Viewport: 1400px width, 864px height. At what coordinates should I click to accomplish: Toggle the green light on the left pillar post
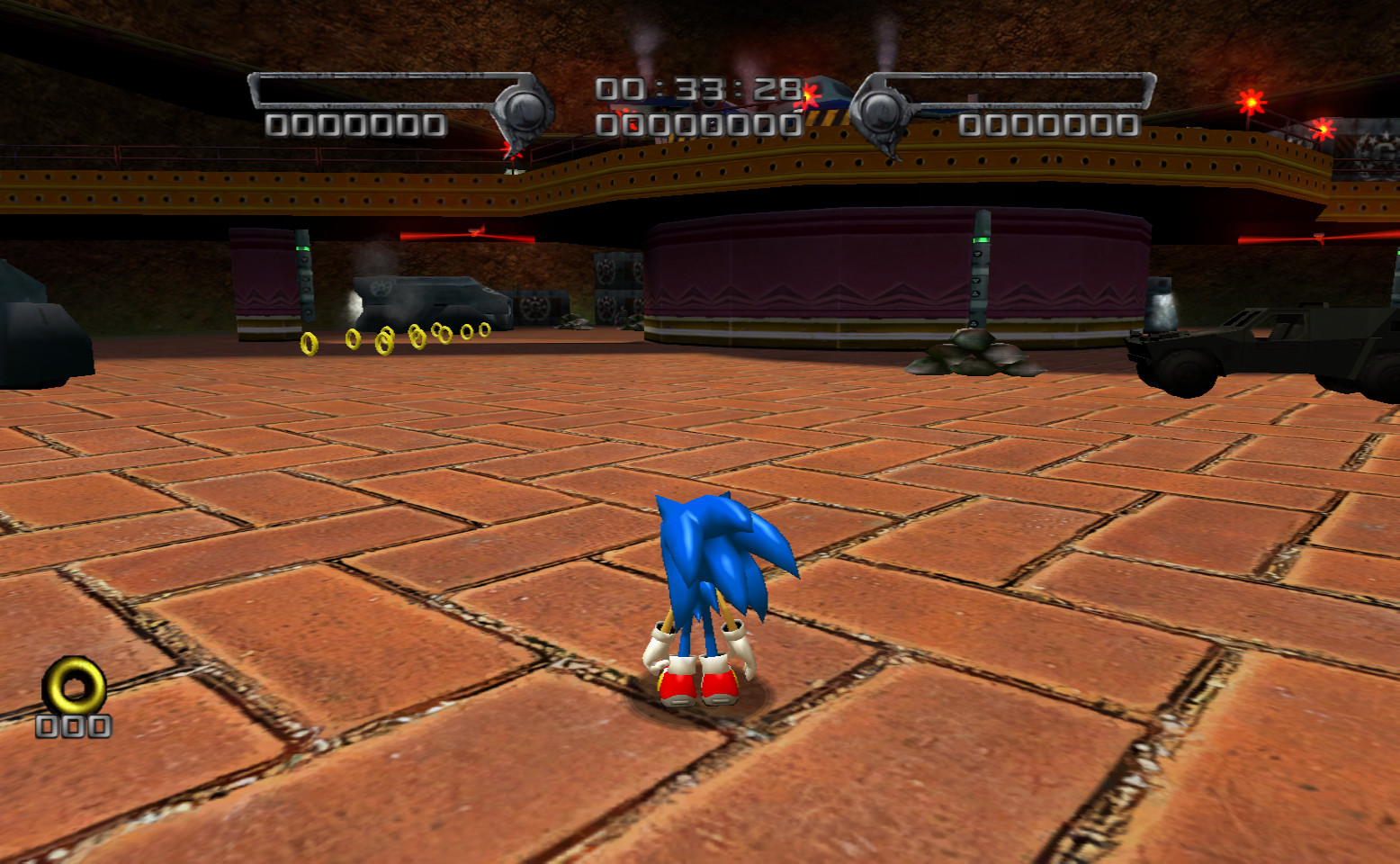tap(303, 248)
